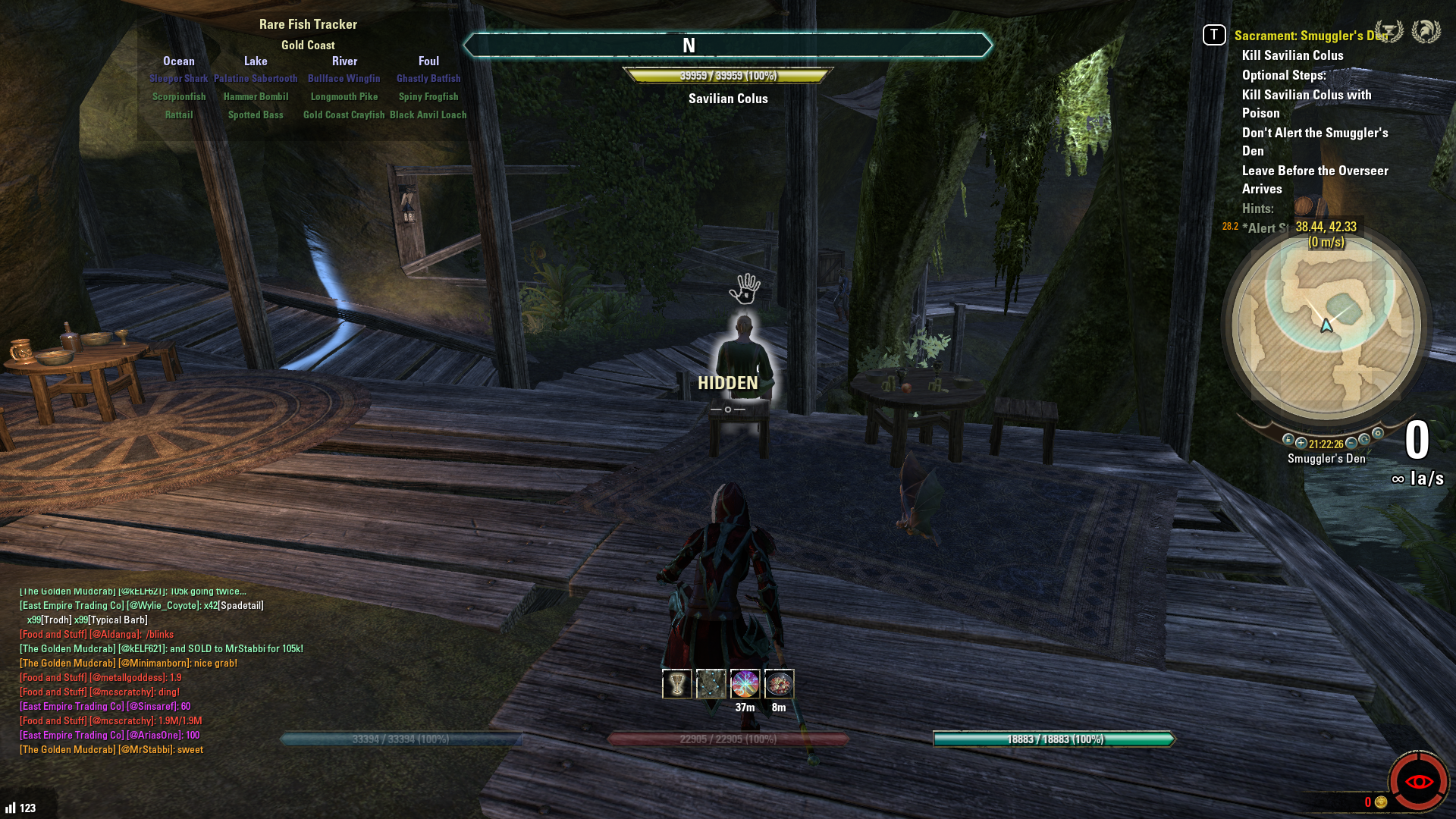Select the colorful lightning scroll buff icon

point(745,684)
